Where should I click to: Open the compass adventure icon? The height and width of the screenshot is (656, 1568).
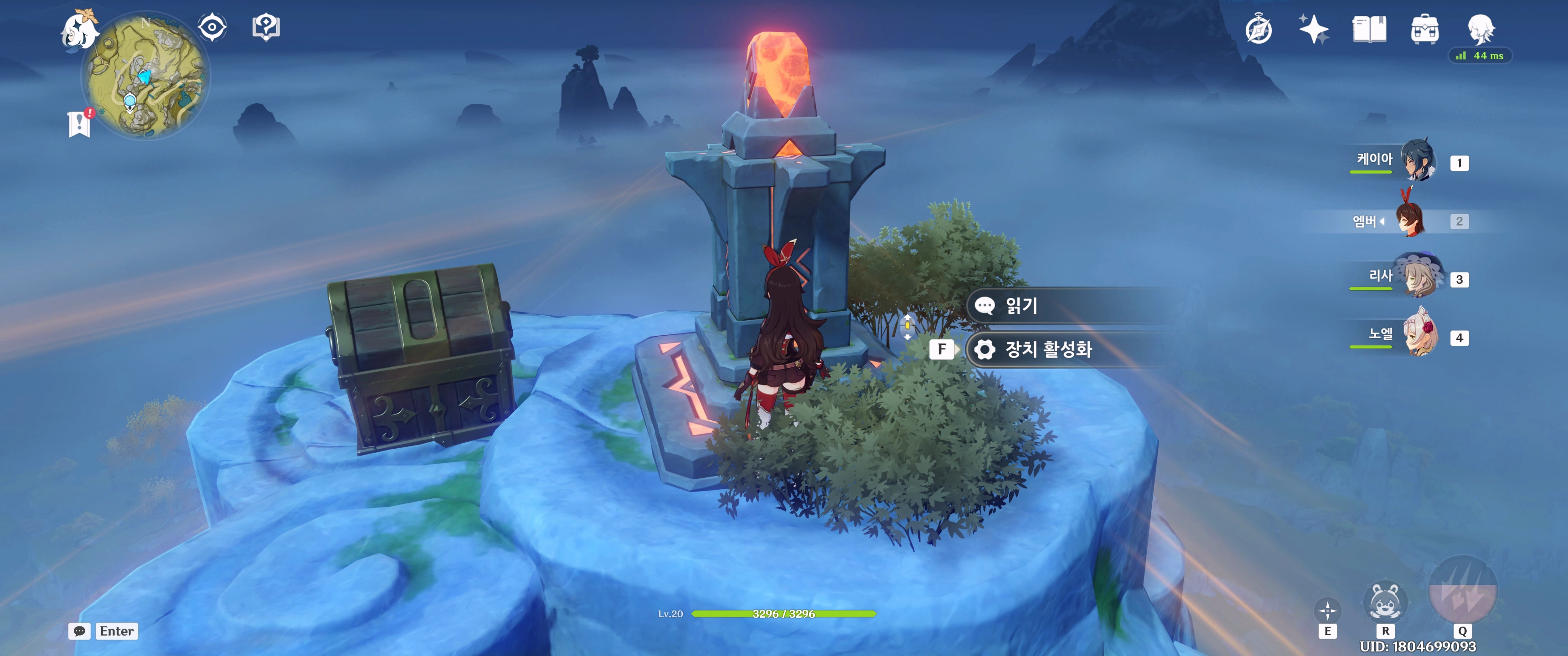click(1258, 30)
